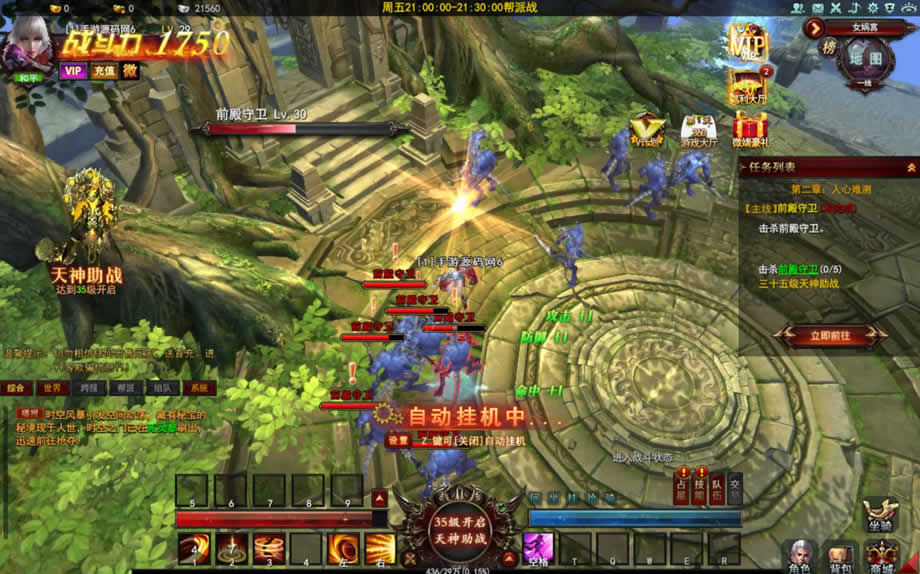Open the 榜 ranking button

click(829, 47)
